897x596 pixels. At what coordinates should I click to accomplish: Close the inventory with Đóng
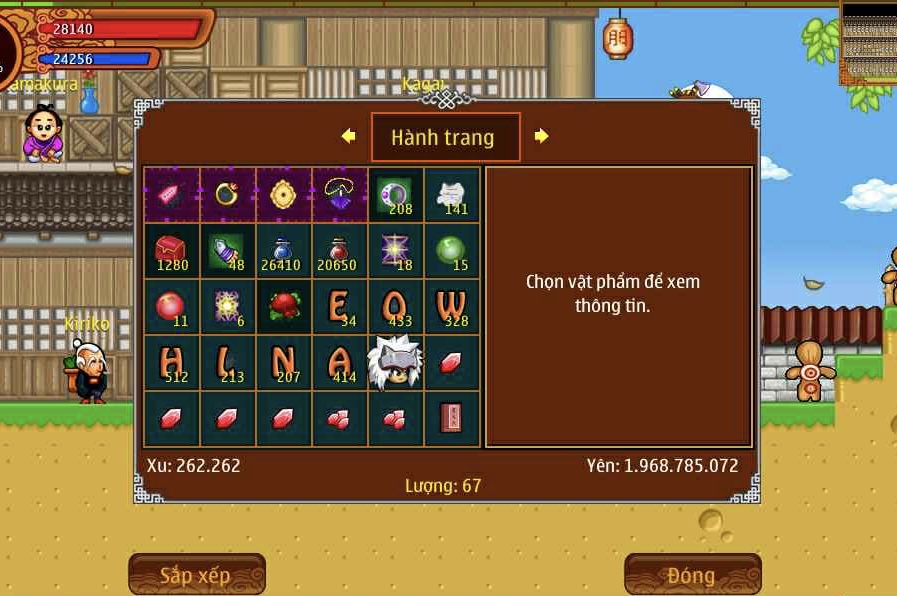[x=692, y=574]
